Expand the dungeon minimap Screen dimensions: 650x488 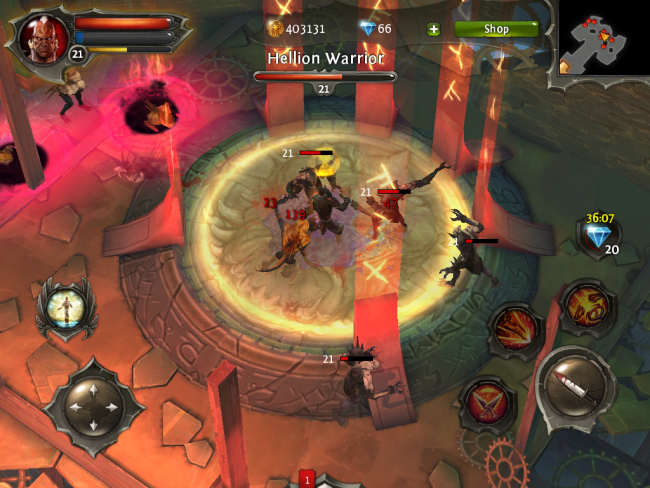603,40
